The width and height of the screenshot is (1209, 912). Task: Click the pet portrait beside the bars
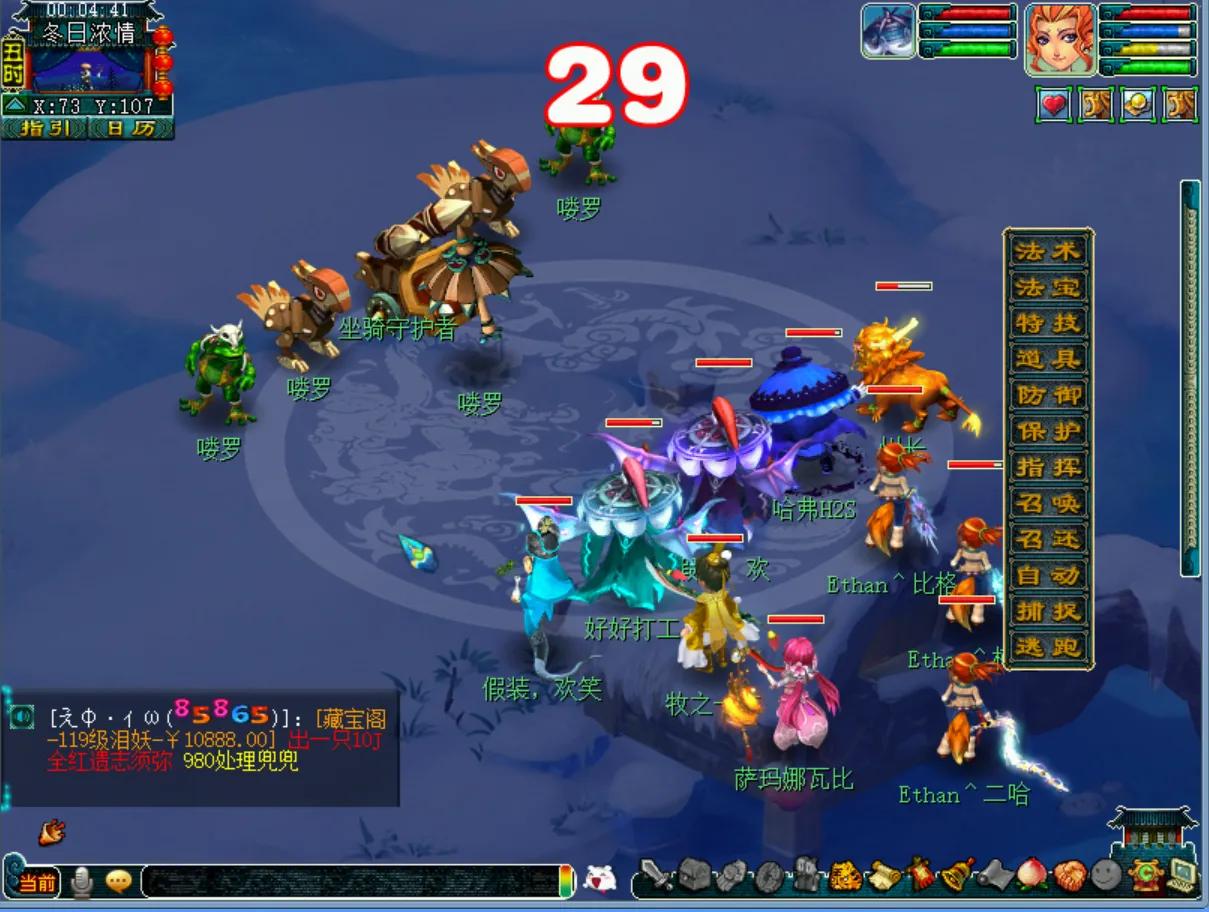click(x=888, y=31)
